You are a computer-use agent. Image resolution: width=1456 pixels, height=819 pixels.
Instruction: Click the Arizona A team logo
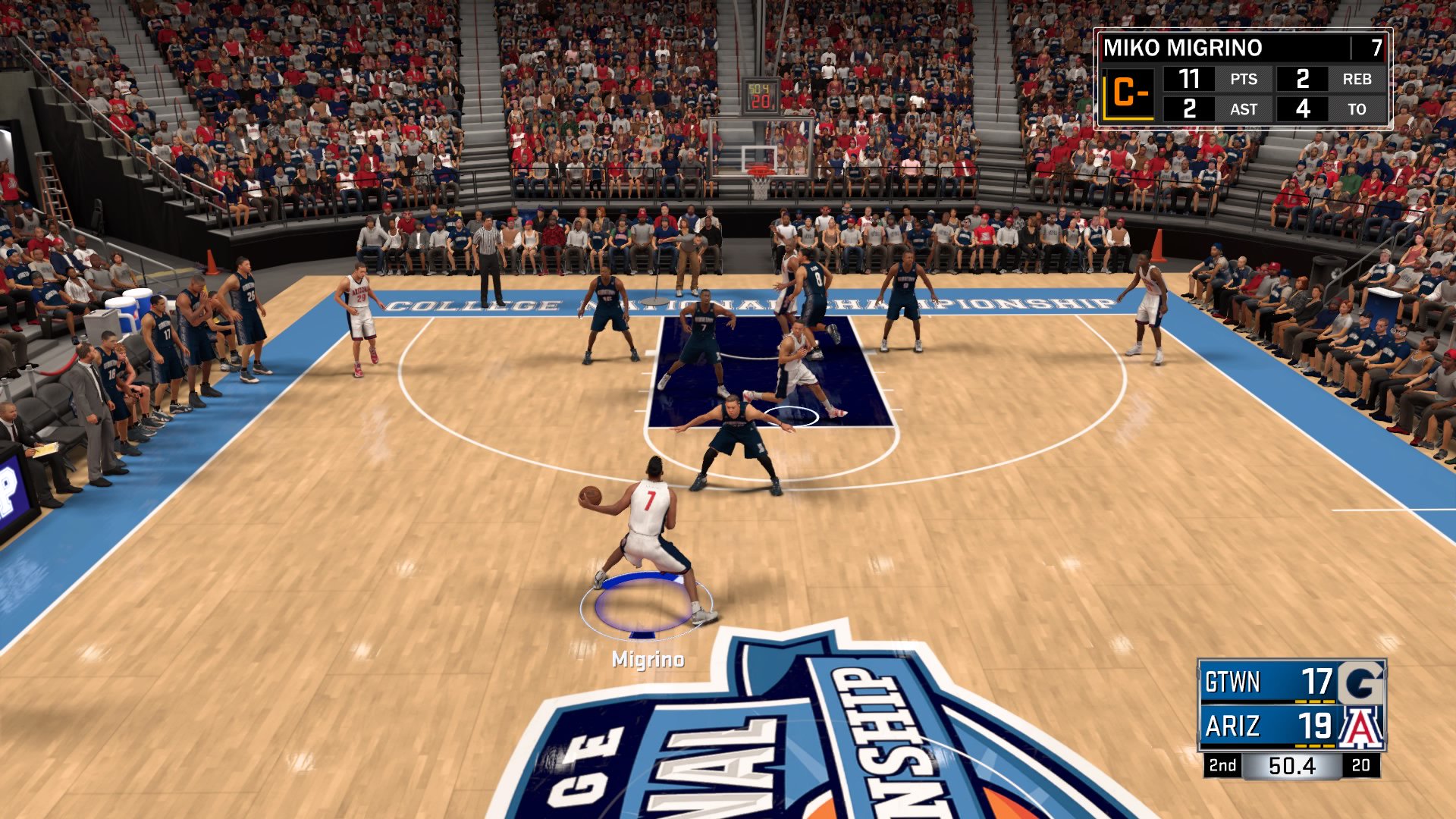[1361, 726]
